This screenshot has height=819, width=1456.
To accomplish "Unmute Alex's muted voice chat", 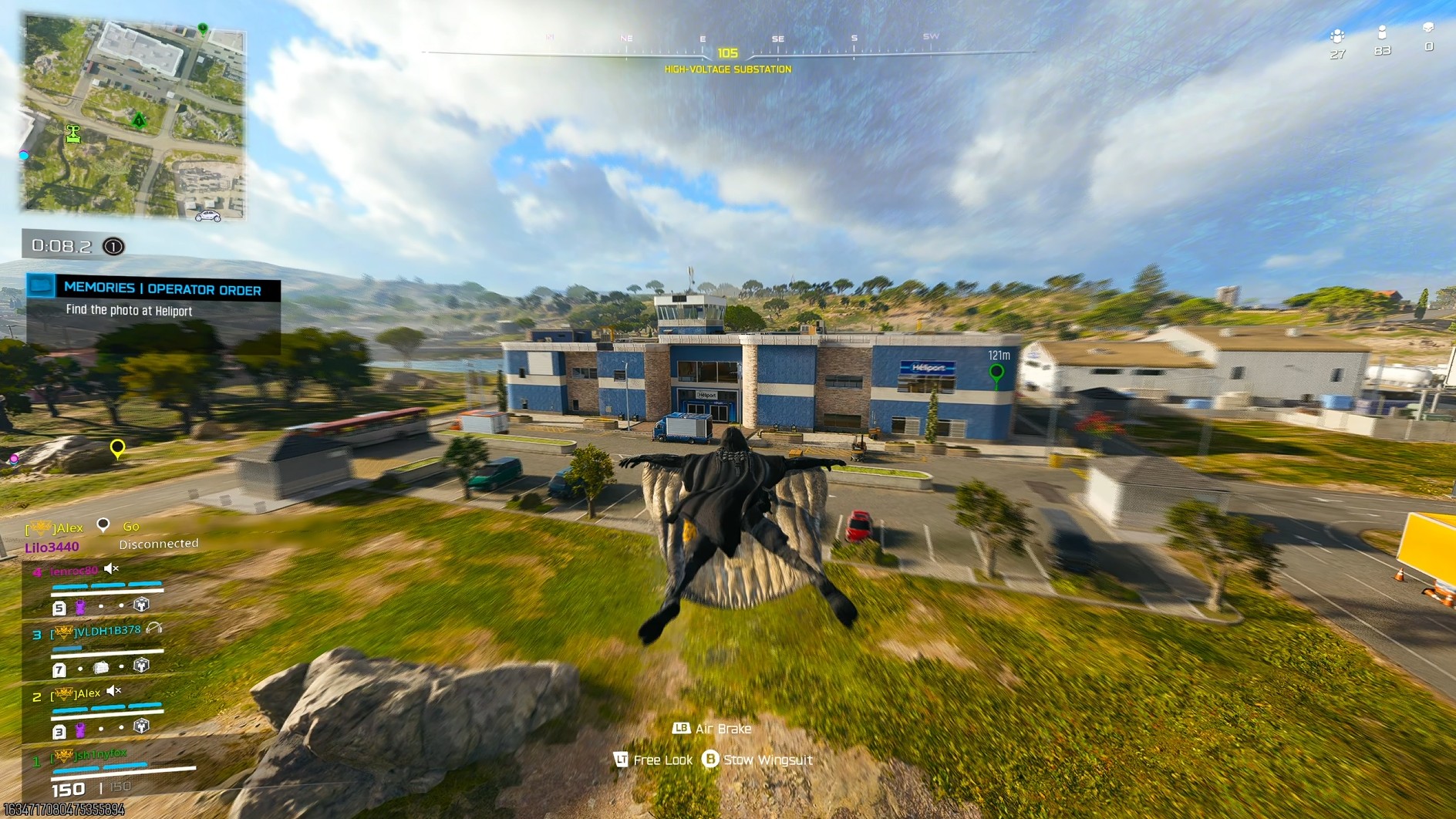I will (113, 691).
